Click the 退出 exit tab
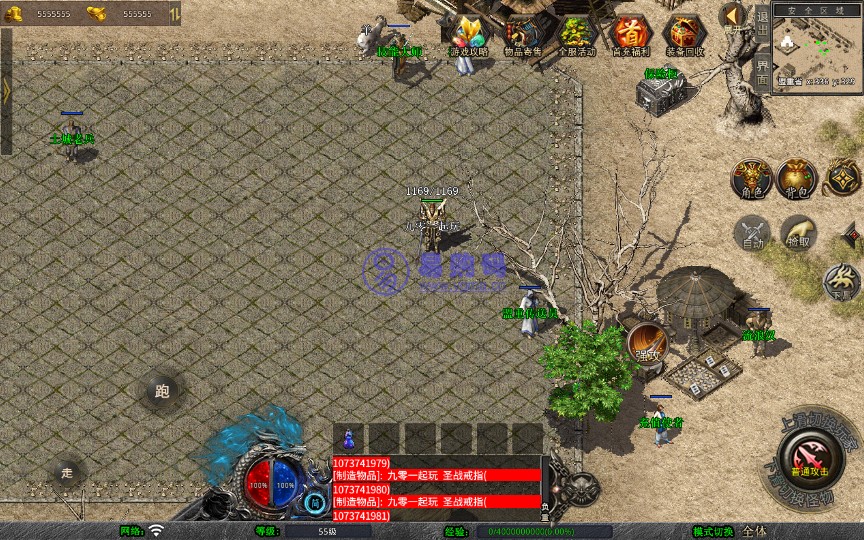 tap(762, 19)
